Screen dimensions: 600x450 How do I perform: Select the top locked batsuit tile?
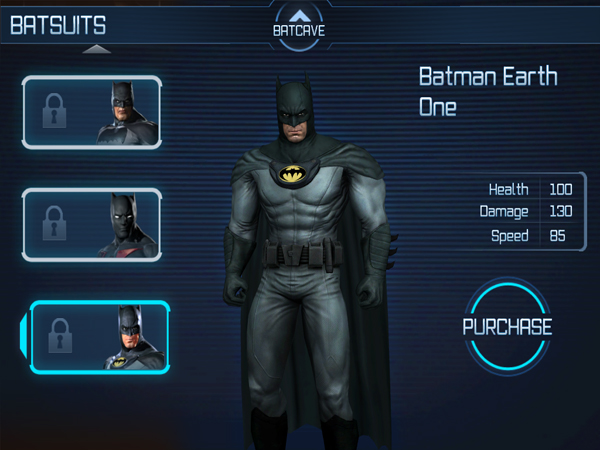tap(91, 113)
